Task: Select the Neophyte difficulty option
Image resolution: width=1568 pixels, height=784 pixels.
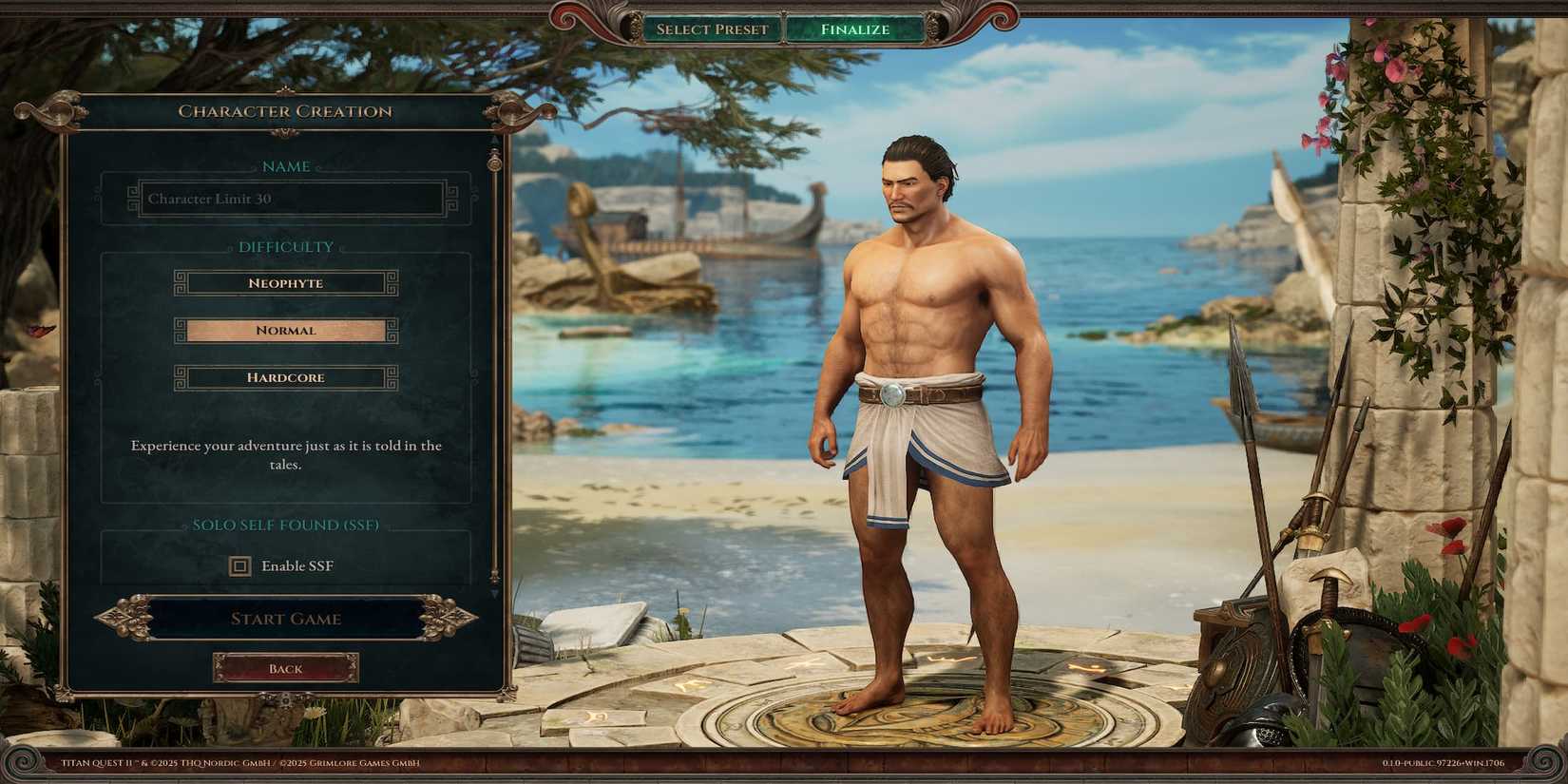Action: click(x=285, y=282)
